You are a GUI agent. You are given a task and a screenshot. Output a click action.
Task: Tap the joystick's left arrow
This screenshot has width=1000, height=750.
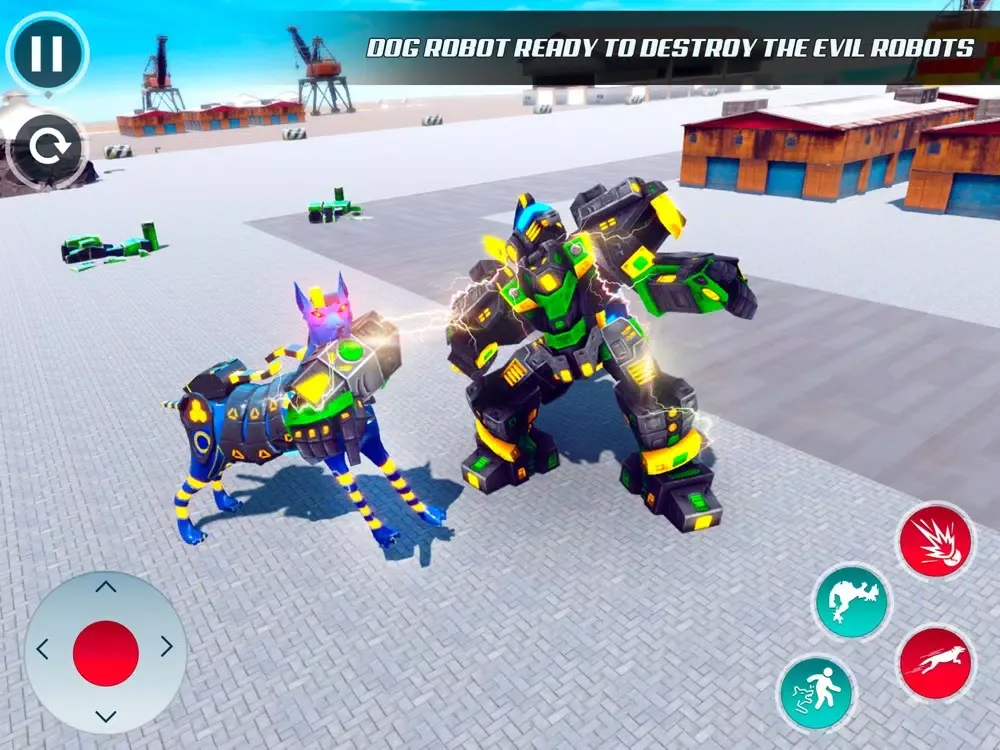[42, 649]
